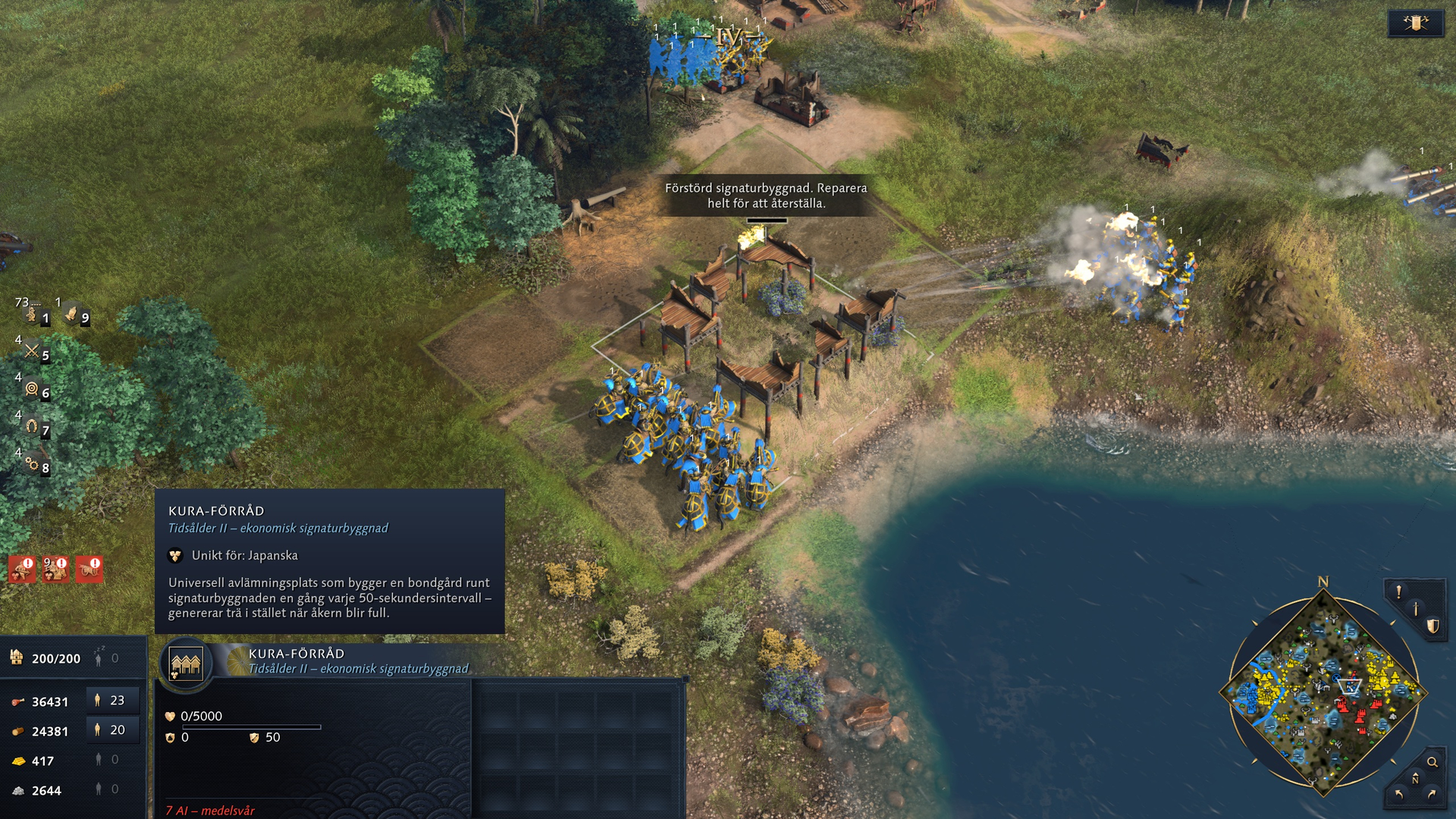Select control group 1 villagers icon

pyautogui.click(x=33, y=314)
